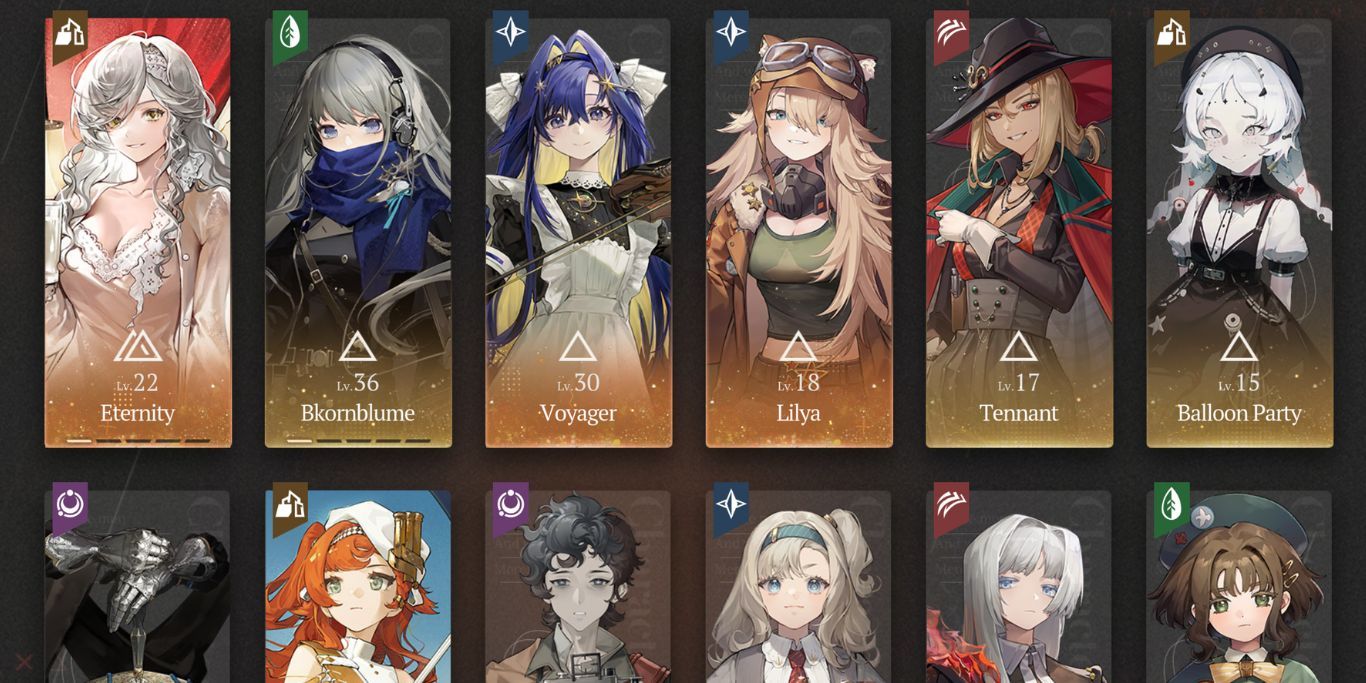Choose the Bkornblume character card
This screenshot has width=1366, height=683.
358,232
